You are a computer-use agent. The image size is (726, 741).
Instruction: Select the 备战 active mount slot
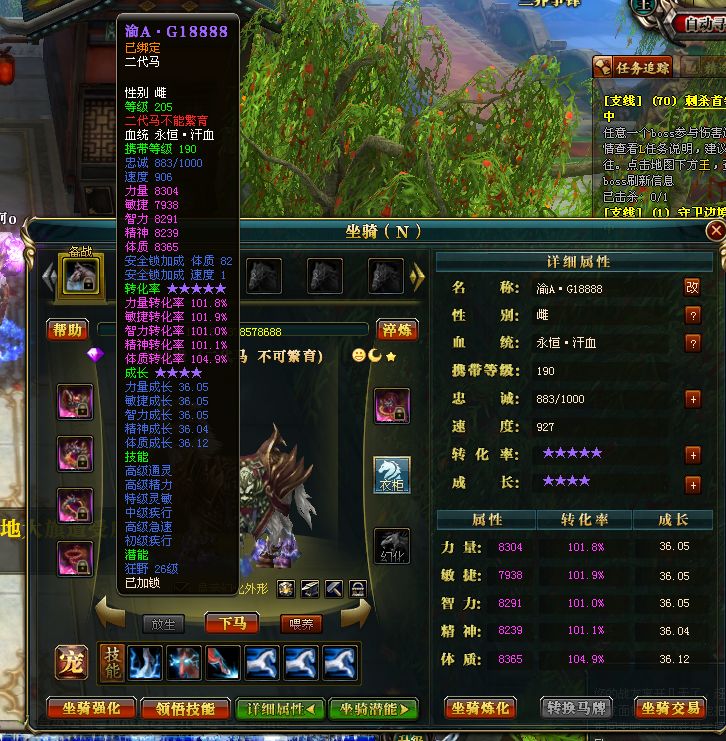click(82, 274)
